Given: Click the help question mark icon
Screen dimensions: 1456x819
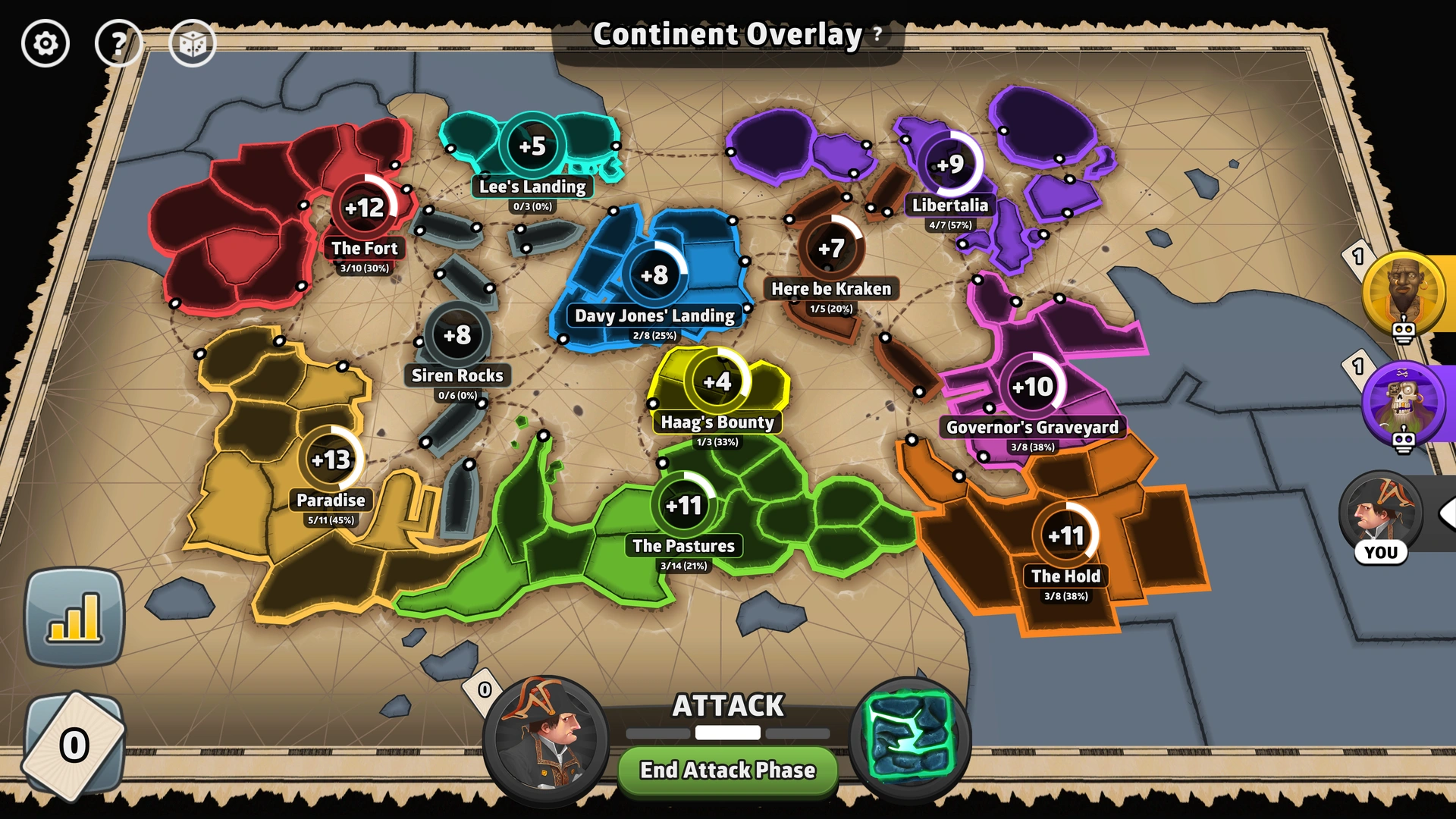Looking at the screenshot, I should click(x=119, y=43).
